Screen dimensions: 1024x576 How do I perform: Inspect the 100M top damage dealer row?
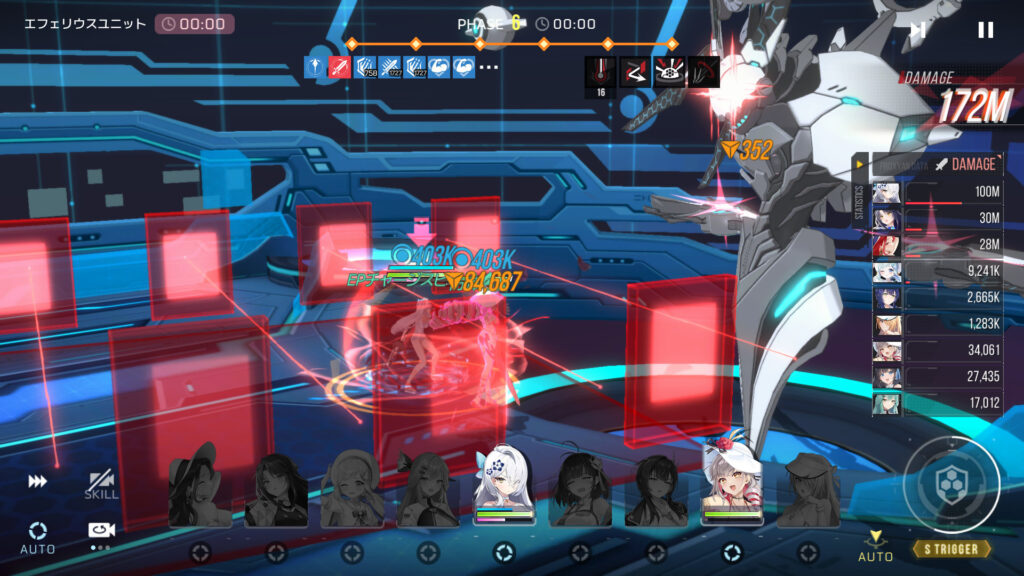coord(938,191)
